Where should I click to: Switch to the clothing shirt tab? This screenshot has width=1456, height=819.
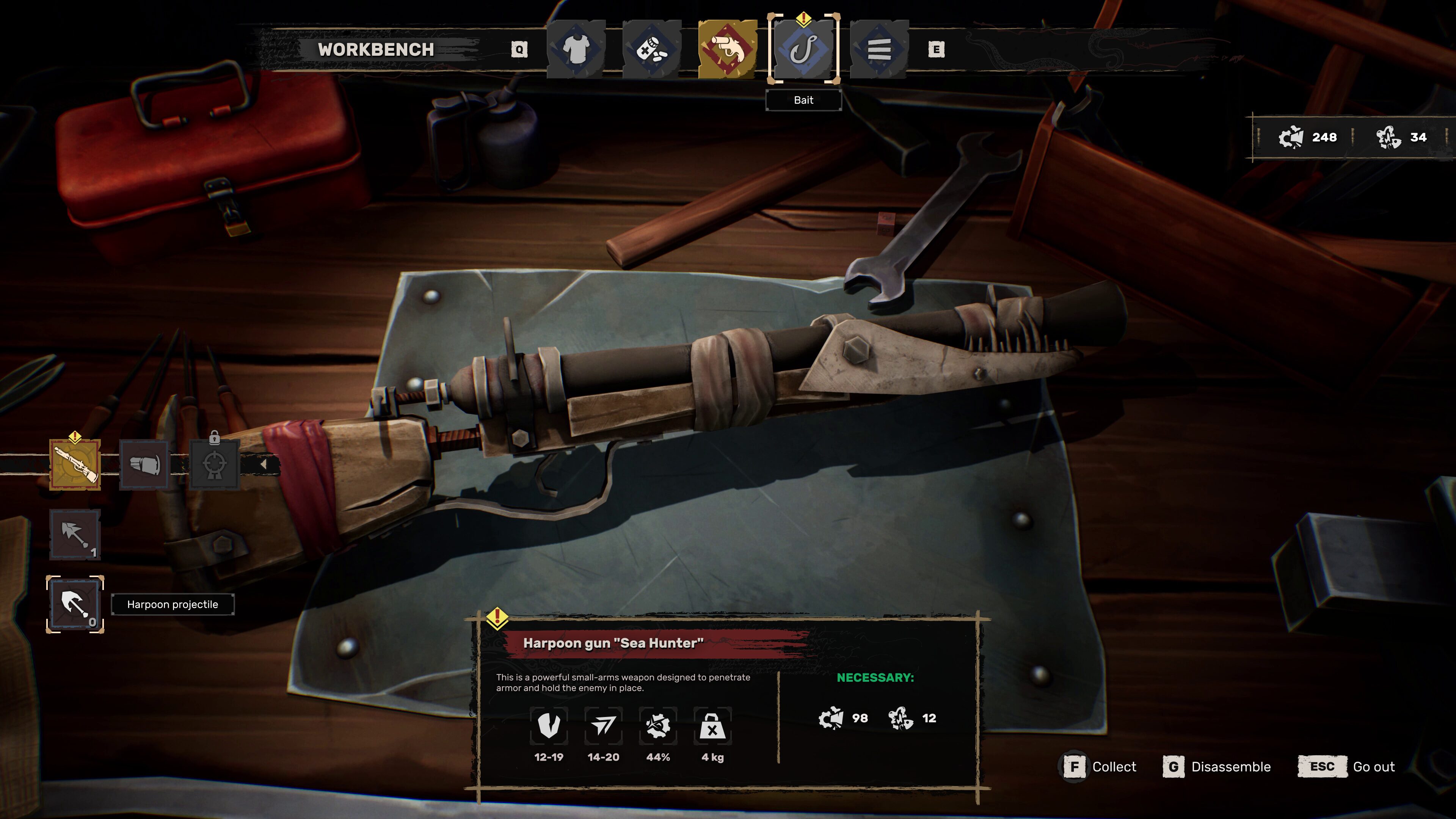[x=576, y=49]
